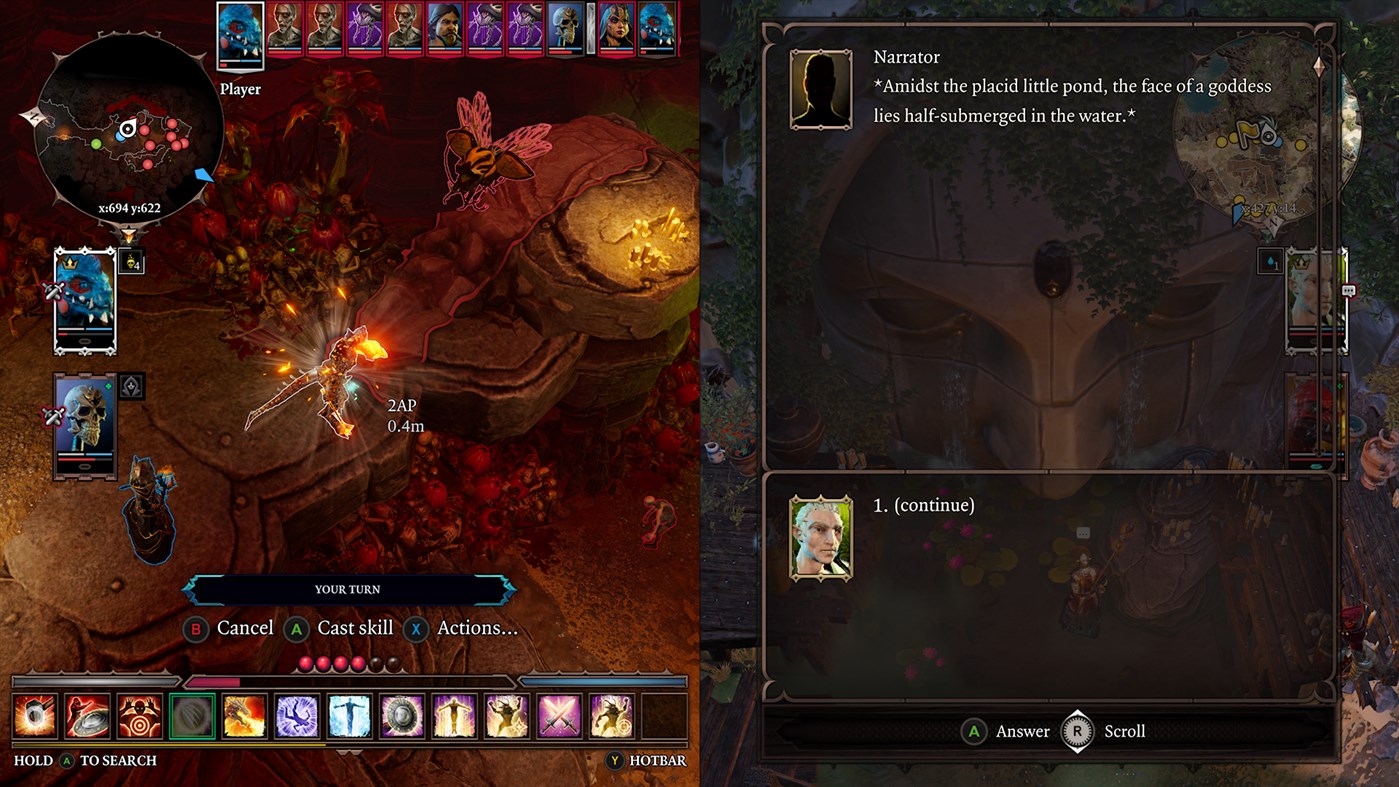Image resolution: width=1399 pixels, height=787 pixels.
Task: Click the blue water droplet icon on the right screen
Action: [x=1269, y=259]
